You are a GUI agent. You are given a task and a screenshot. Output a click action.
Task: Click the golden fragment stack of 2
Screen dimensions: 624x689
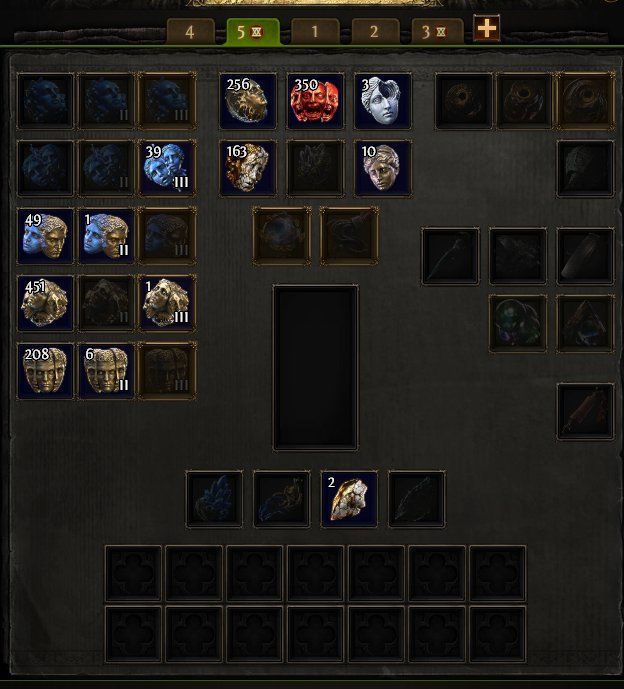point(349,498)
